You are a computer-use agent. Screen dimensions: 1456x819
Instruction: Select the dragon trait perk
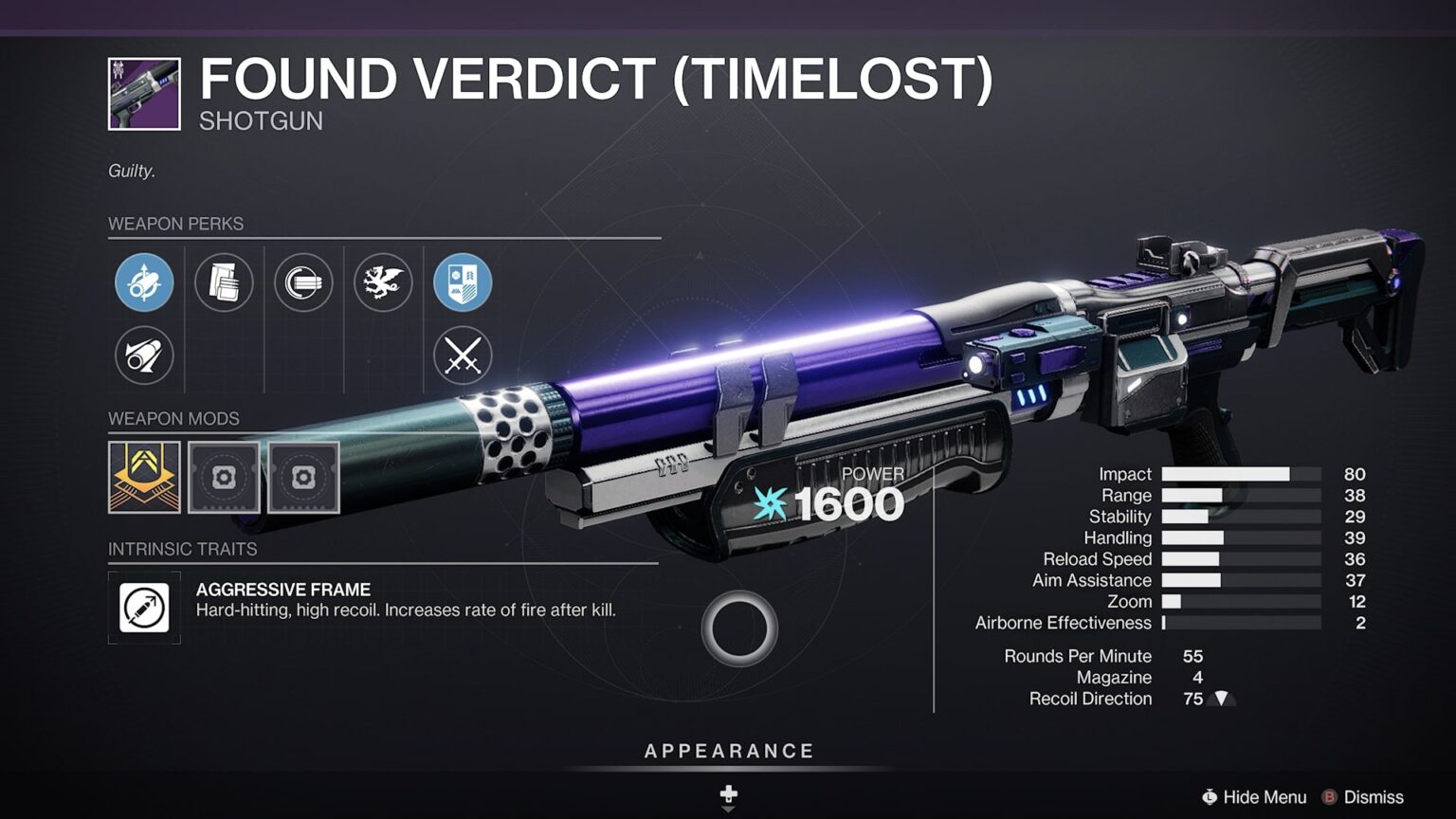coord(383,282)
